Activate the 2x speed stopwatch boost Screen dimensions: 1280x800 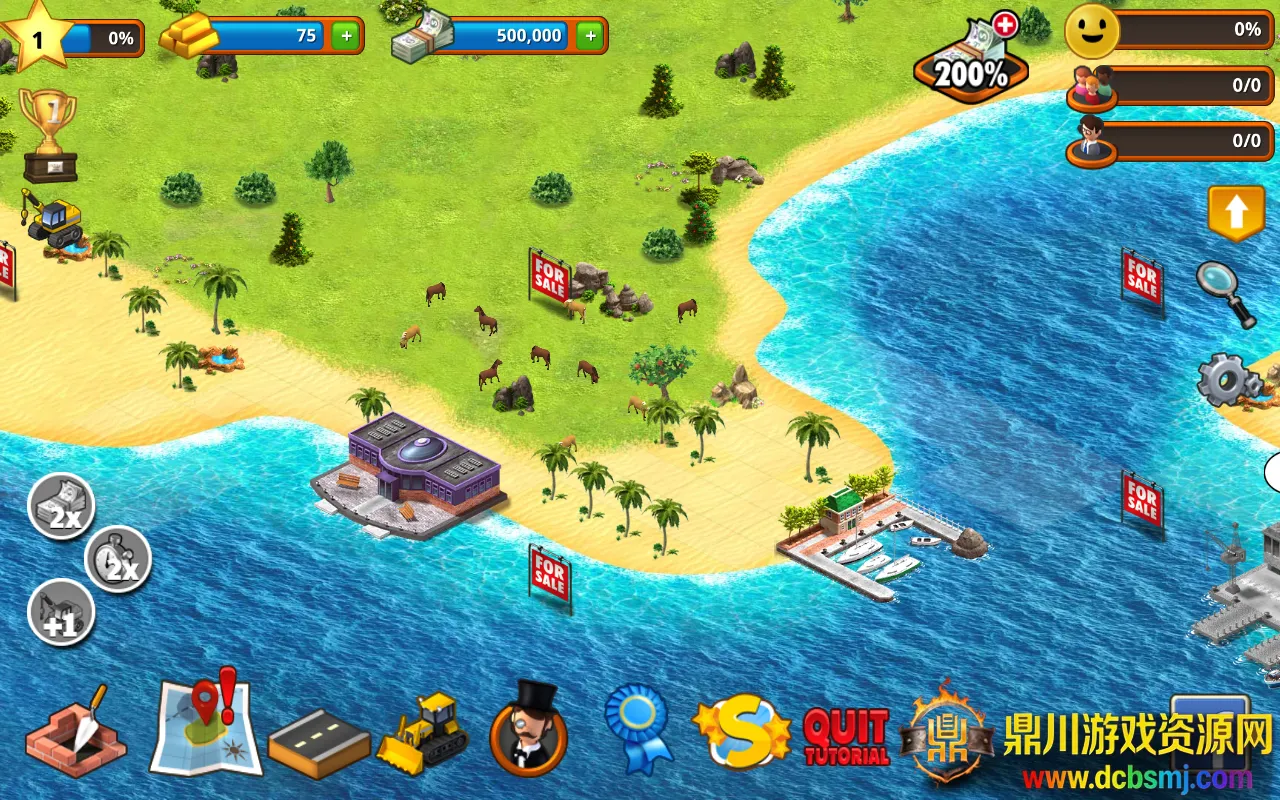118,560
